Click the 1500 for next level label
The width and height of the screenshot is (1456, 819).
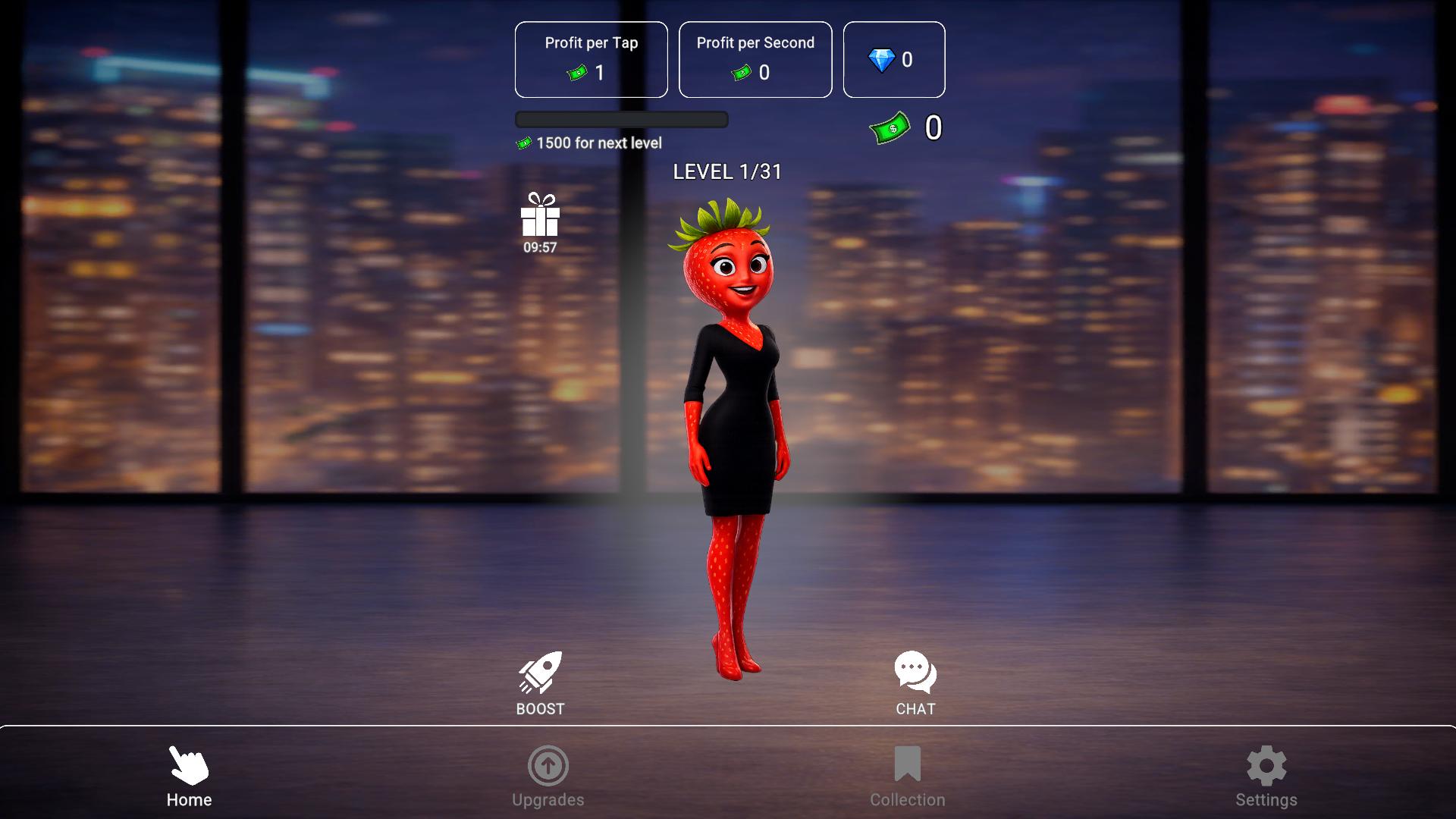tap(590, 143)
